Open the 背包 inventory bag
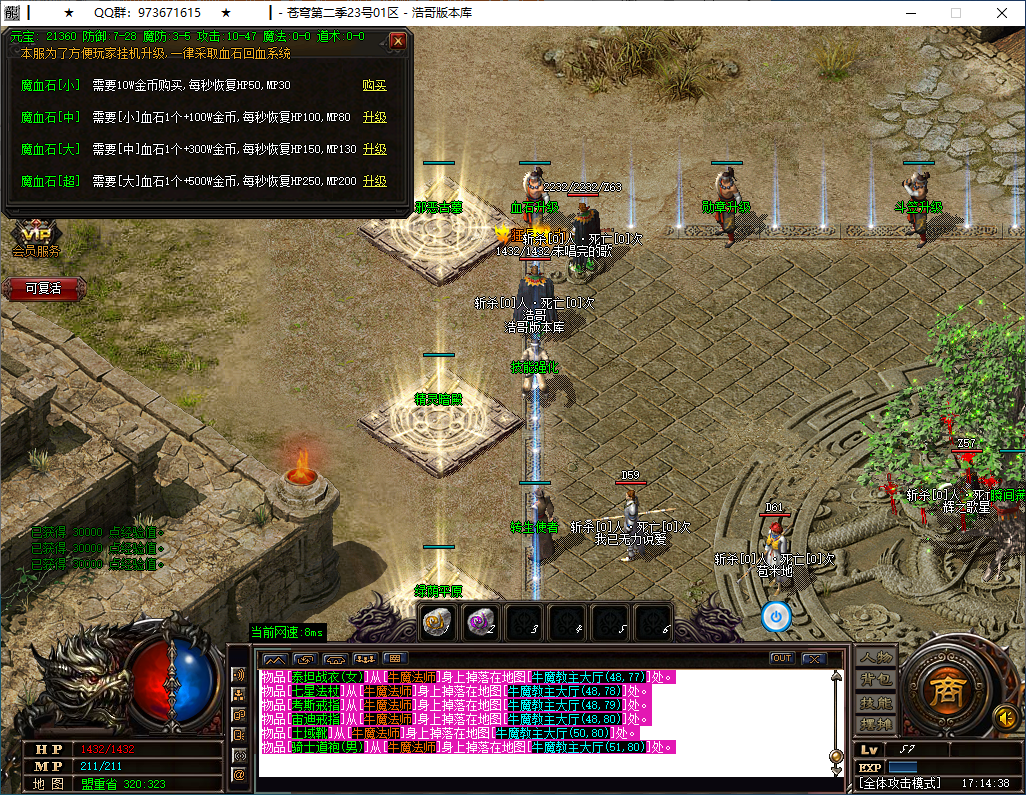Screen dimensions: 1026x795 876,680
